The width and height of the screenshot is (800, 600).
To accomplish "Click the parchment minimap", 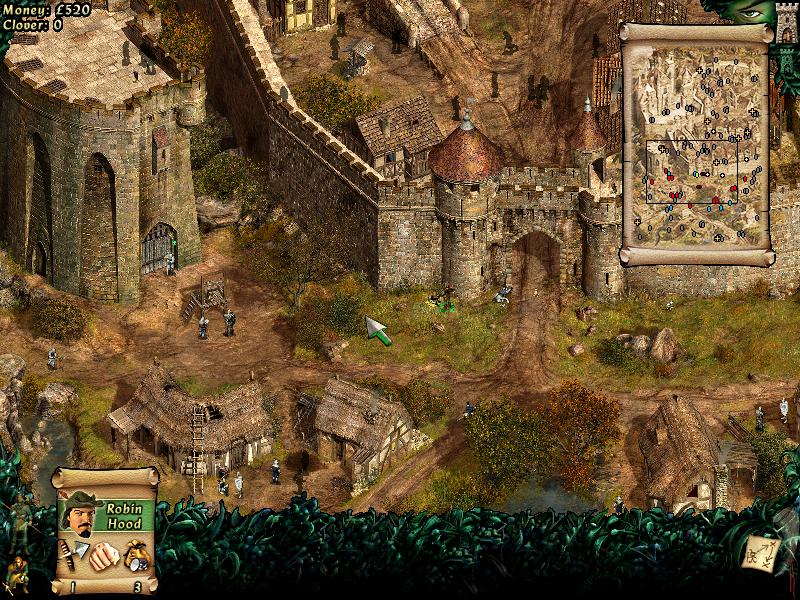I will click(x=696, y=145).
